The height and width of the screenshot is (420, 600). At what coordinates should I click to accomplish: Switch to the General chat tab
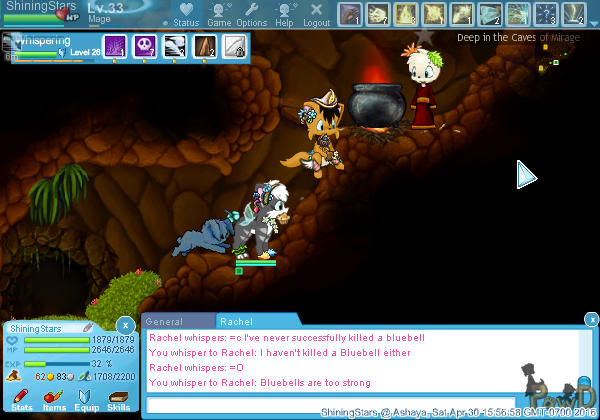(164, 322)
